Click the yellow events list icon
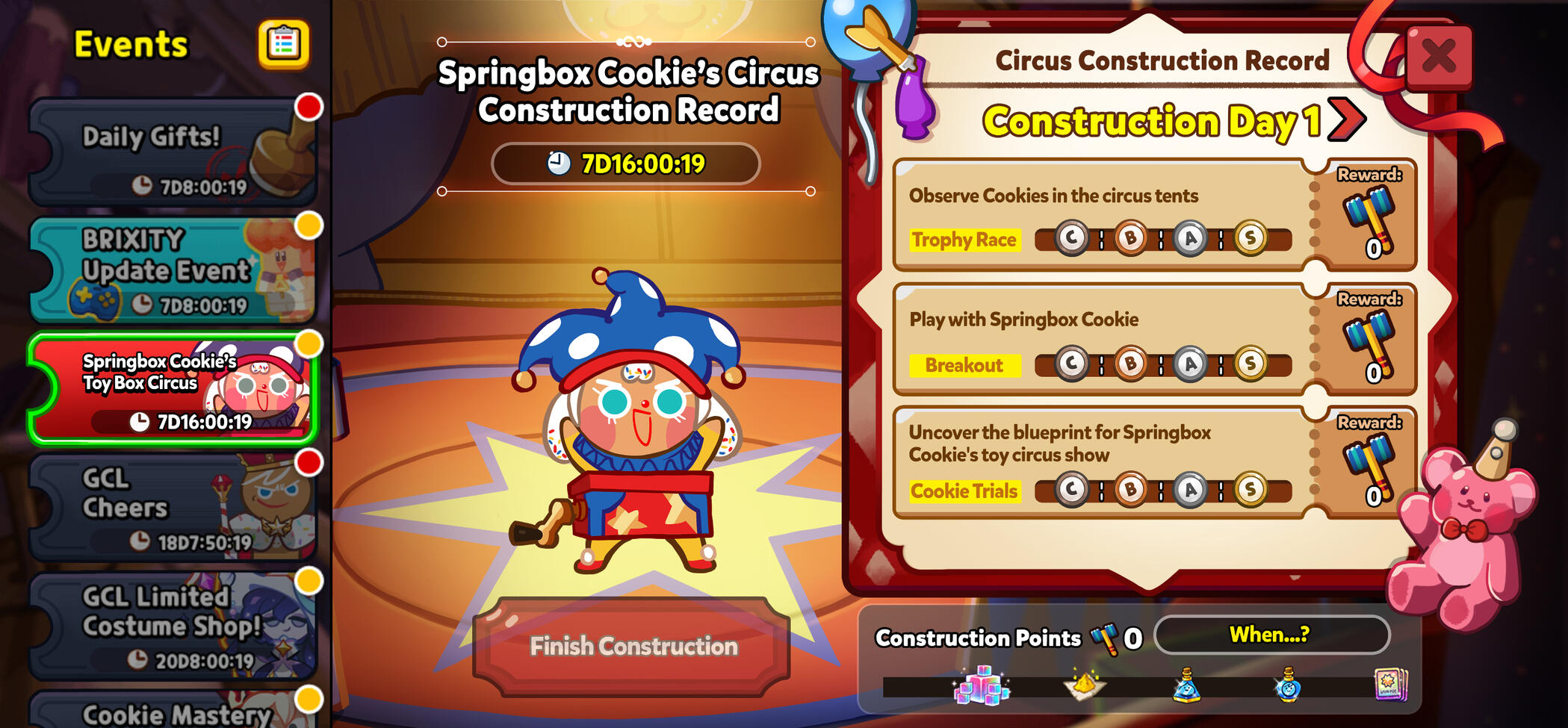The width and height of the screenshot is (1568, 728). (283, 45)
